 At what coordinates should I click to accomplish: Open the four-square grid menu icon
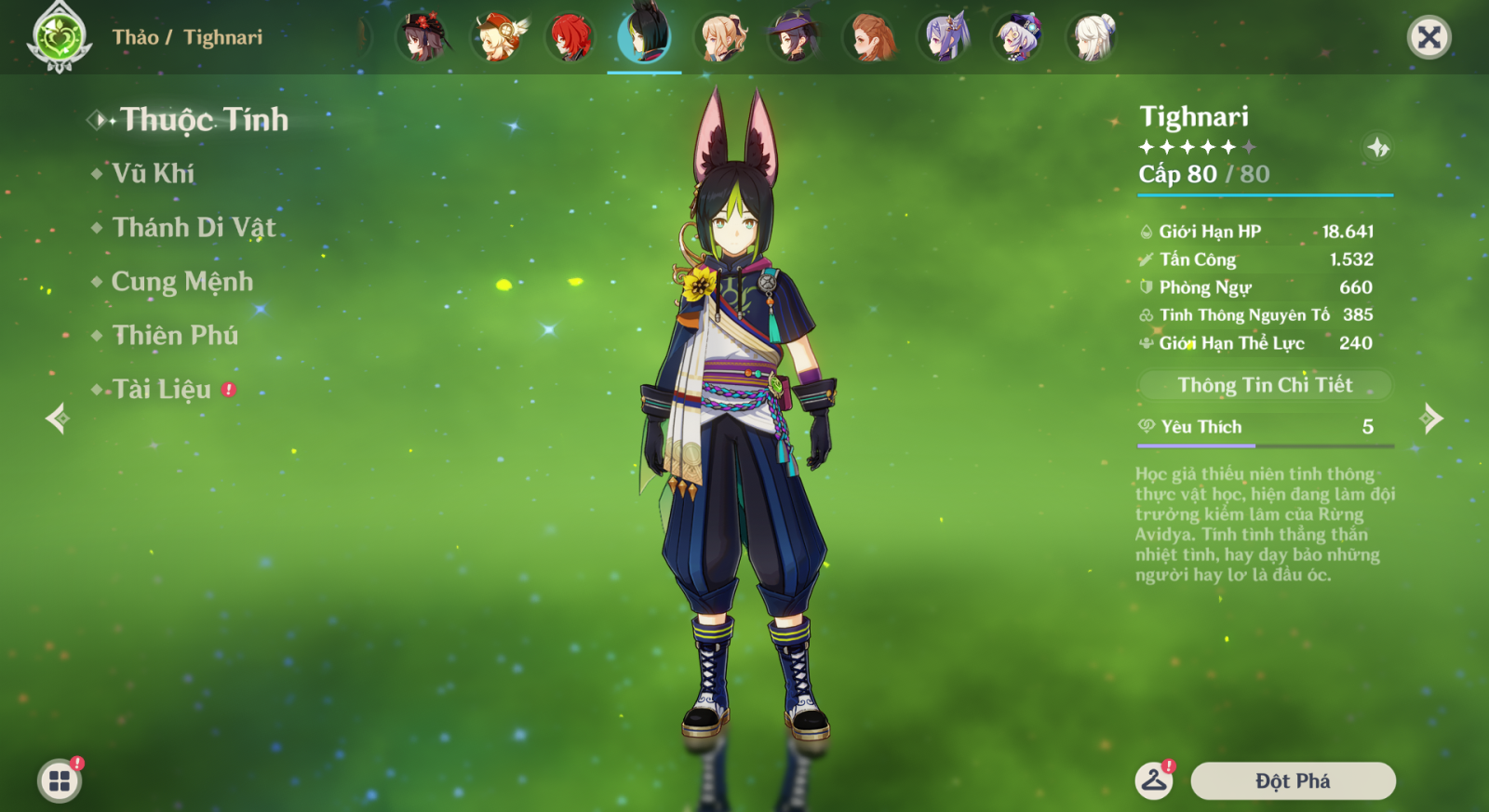pos(60,781)
